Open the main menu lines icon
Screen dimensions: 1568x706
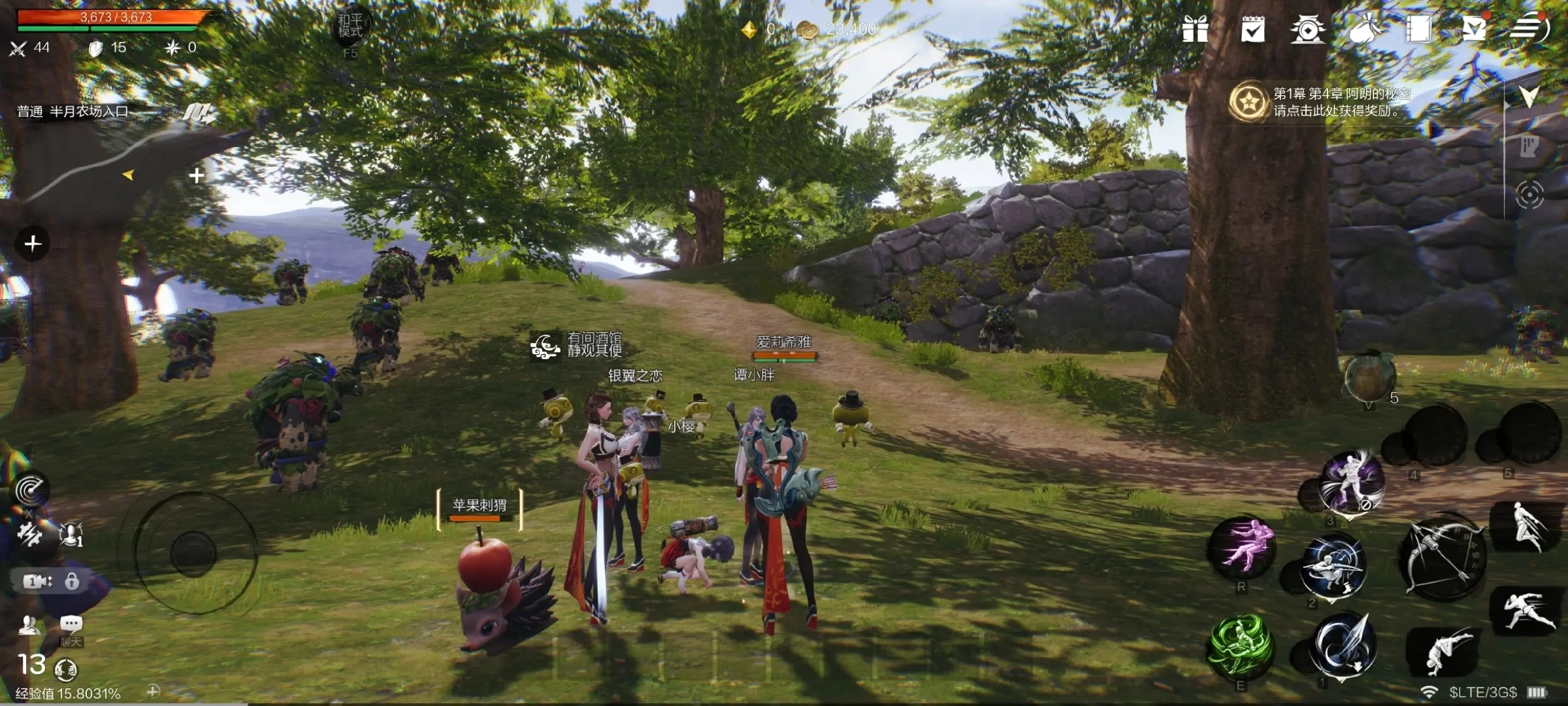1529,29
